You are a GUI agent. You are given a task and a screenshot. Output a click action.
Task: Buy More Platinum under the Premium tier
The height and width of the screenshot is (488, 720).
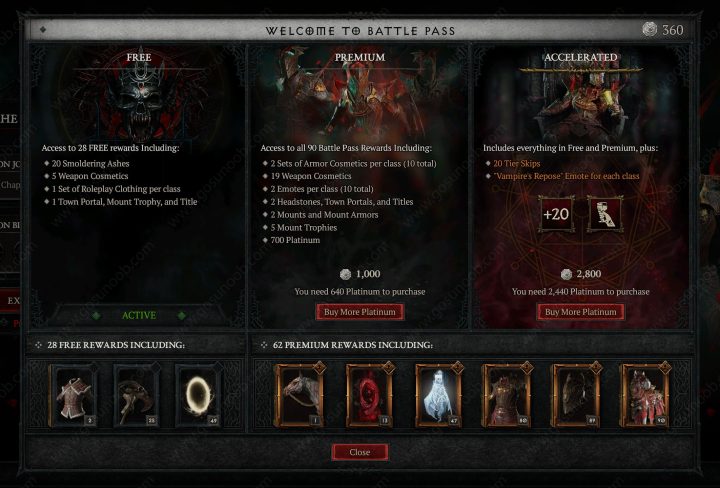359,312
